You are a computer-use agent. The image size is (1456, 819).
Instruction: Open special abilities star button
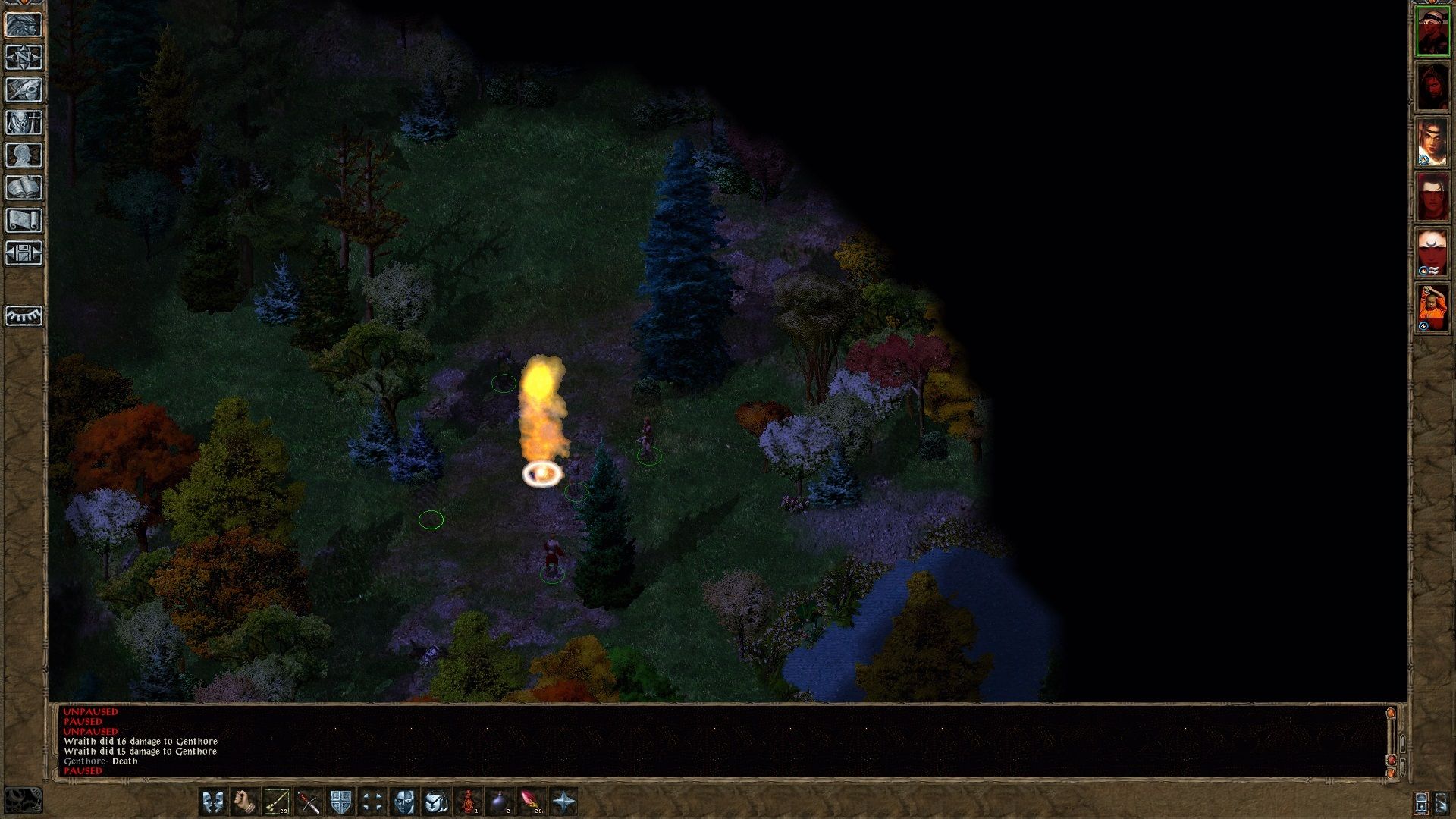(564, 802)
